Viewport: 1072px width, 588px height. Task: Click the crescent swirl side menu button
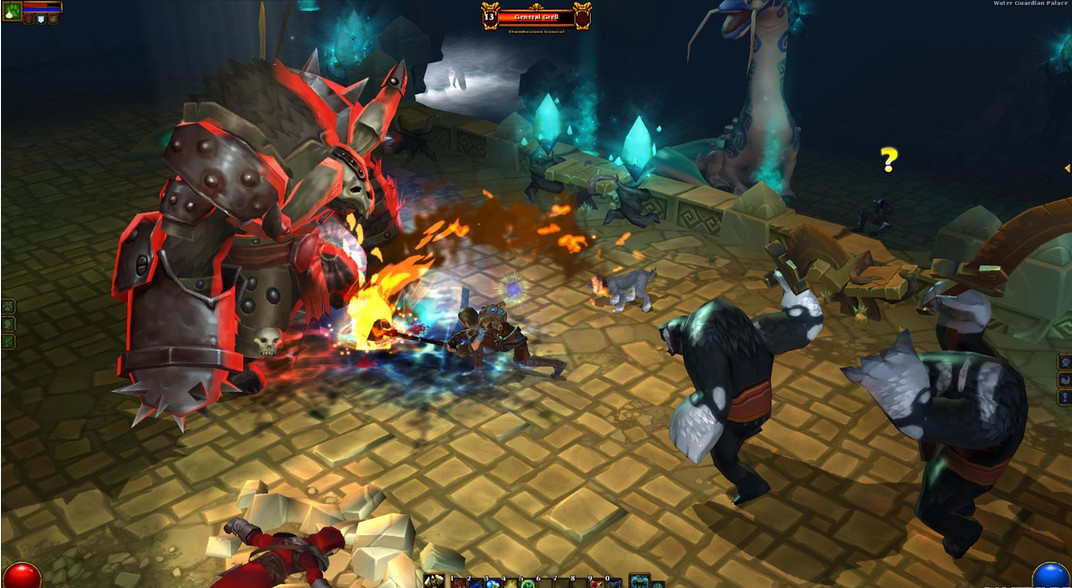click(x=1065, y=381)
